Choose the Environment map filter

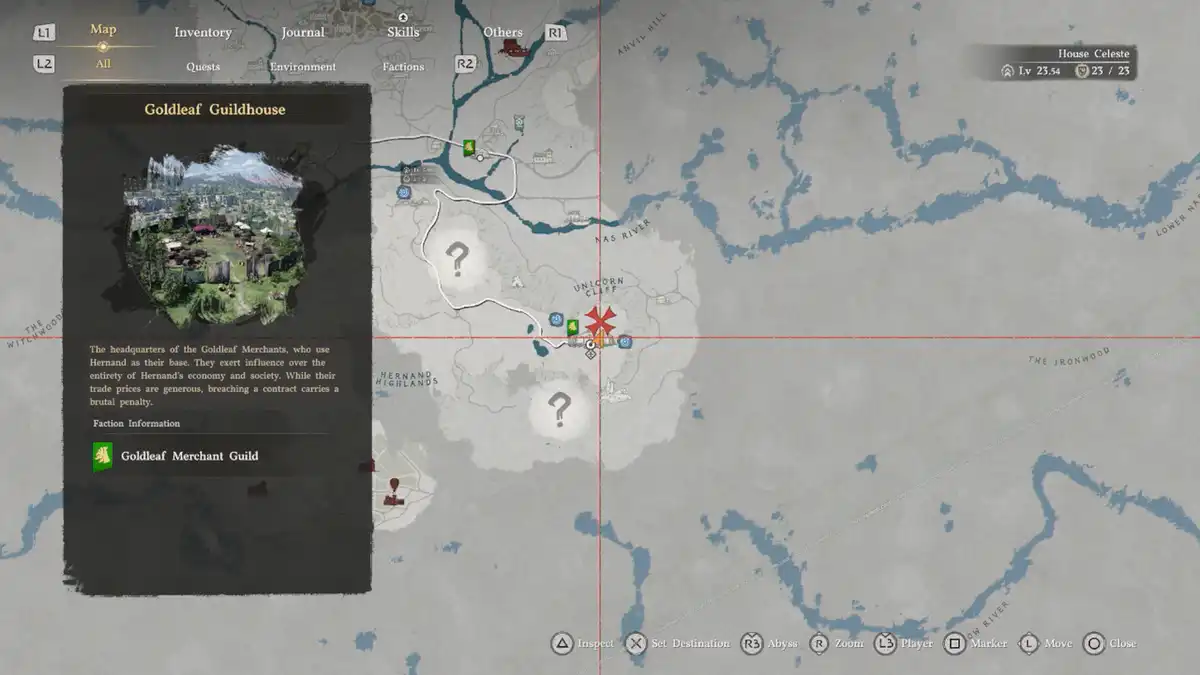(303, 67)
